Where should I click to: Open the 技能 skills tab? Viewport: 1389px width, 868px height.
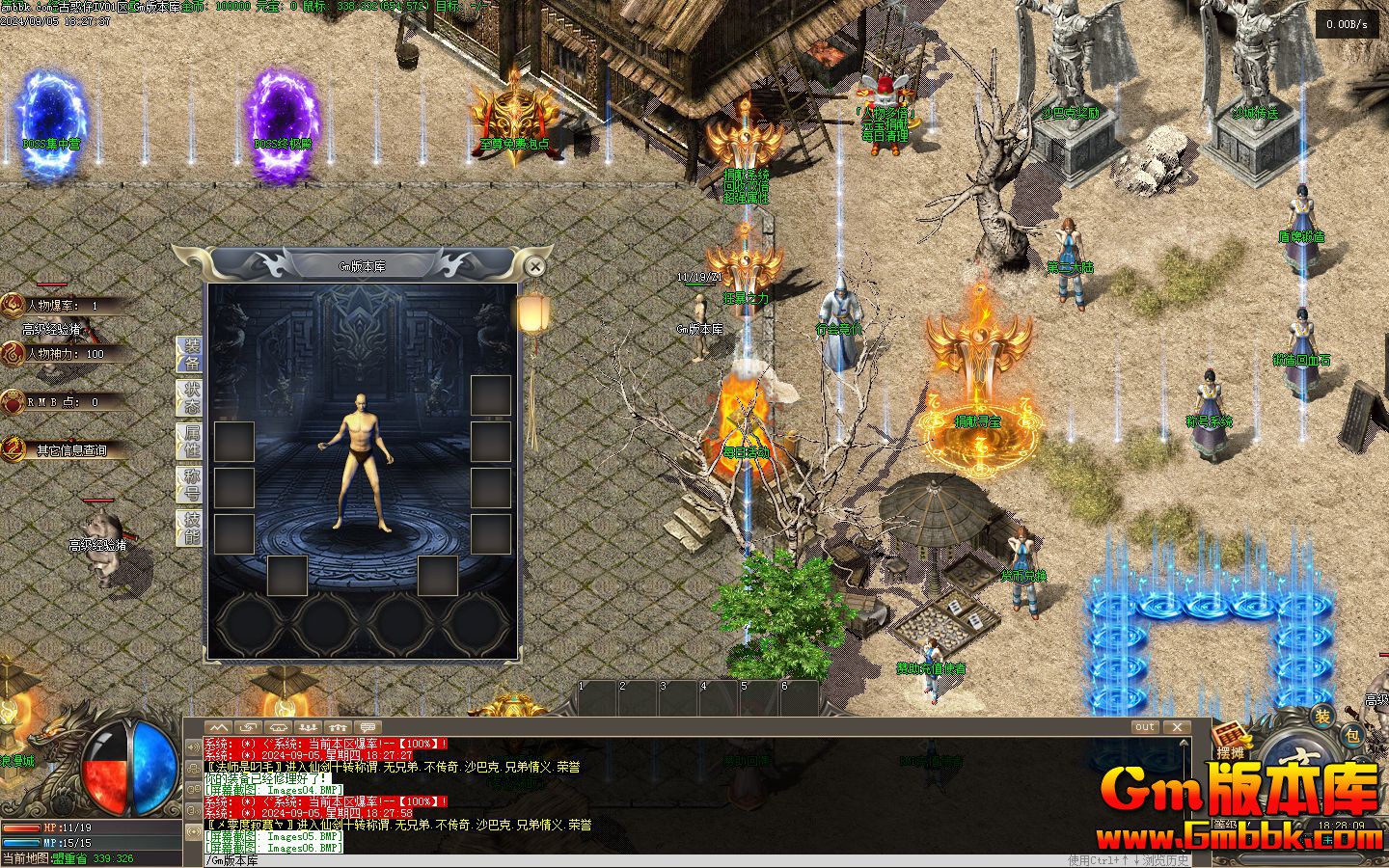click(191, 529)
